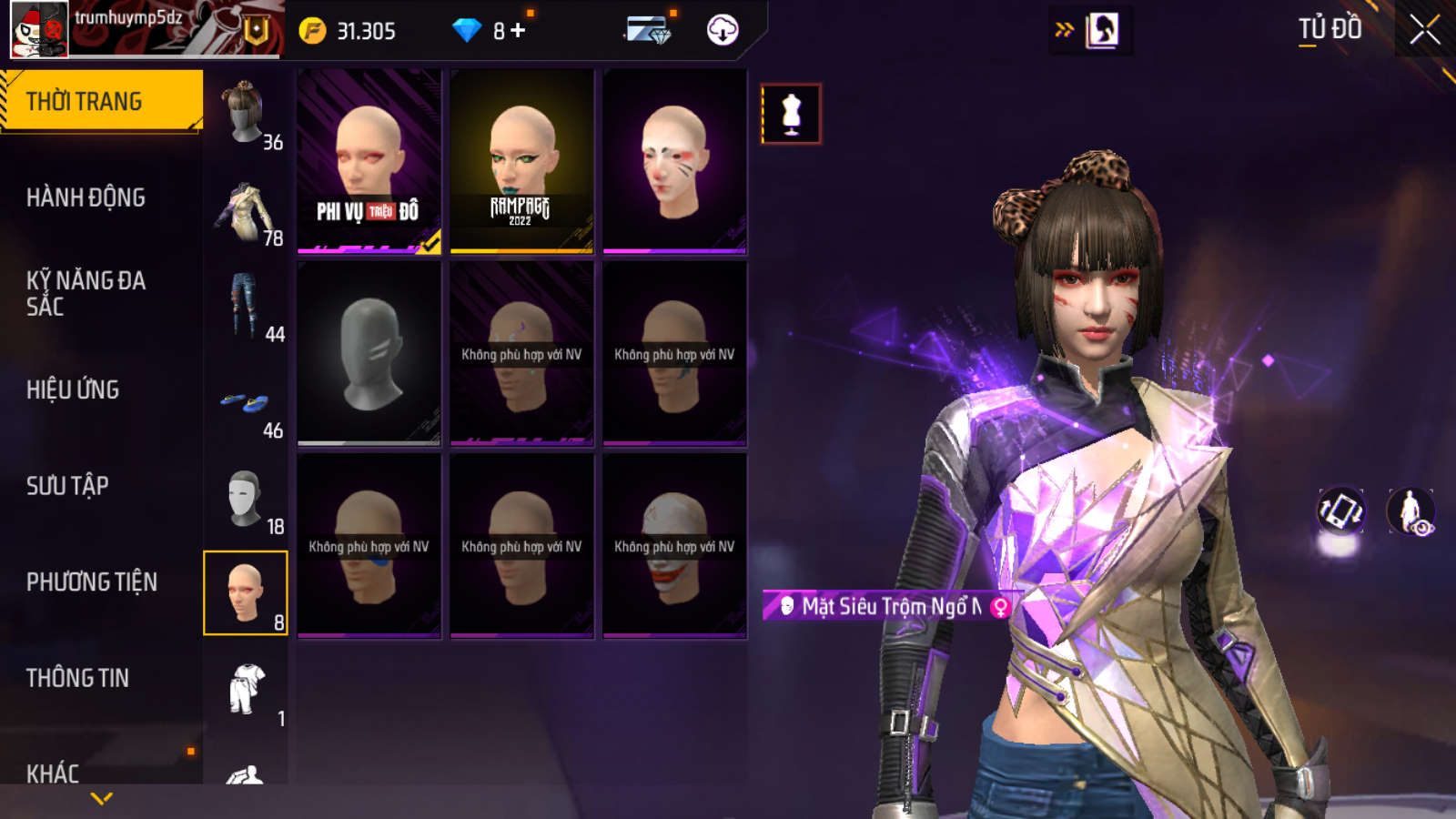Open the ripped jeans pants subcategory
Screen dimensions: 1456x819
click(x=246, y=306)
